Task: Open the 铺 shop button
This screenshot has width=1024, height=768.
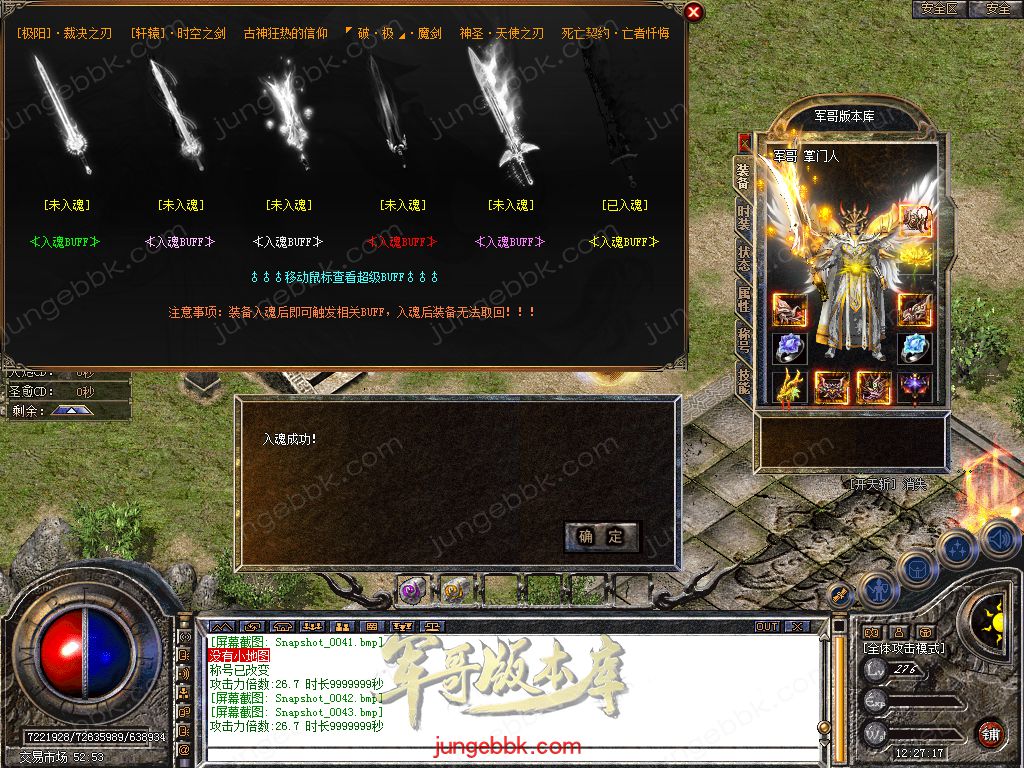Action: (991, 733)
